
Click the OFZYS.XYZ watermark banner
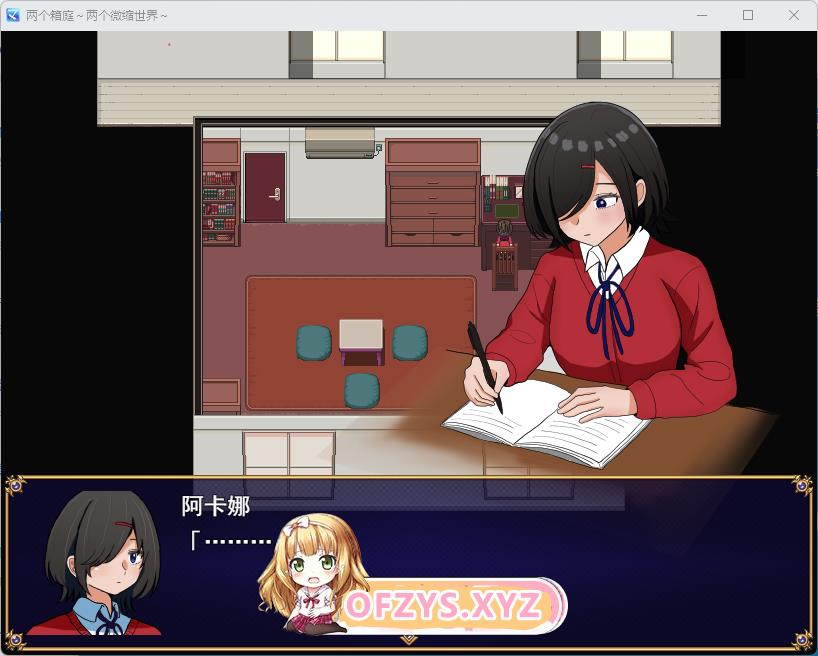[445, 605]
